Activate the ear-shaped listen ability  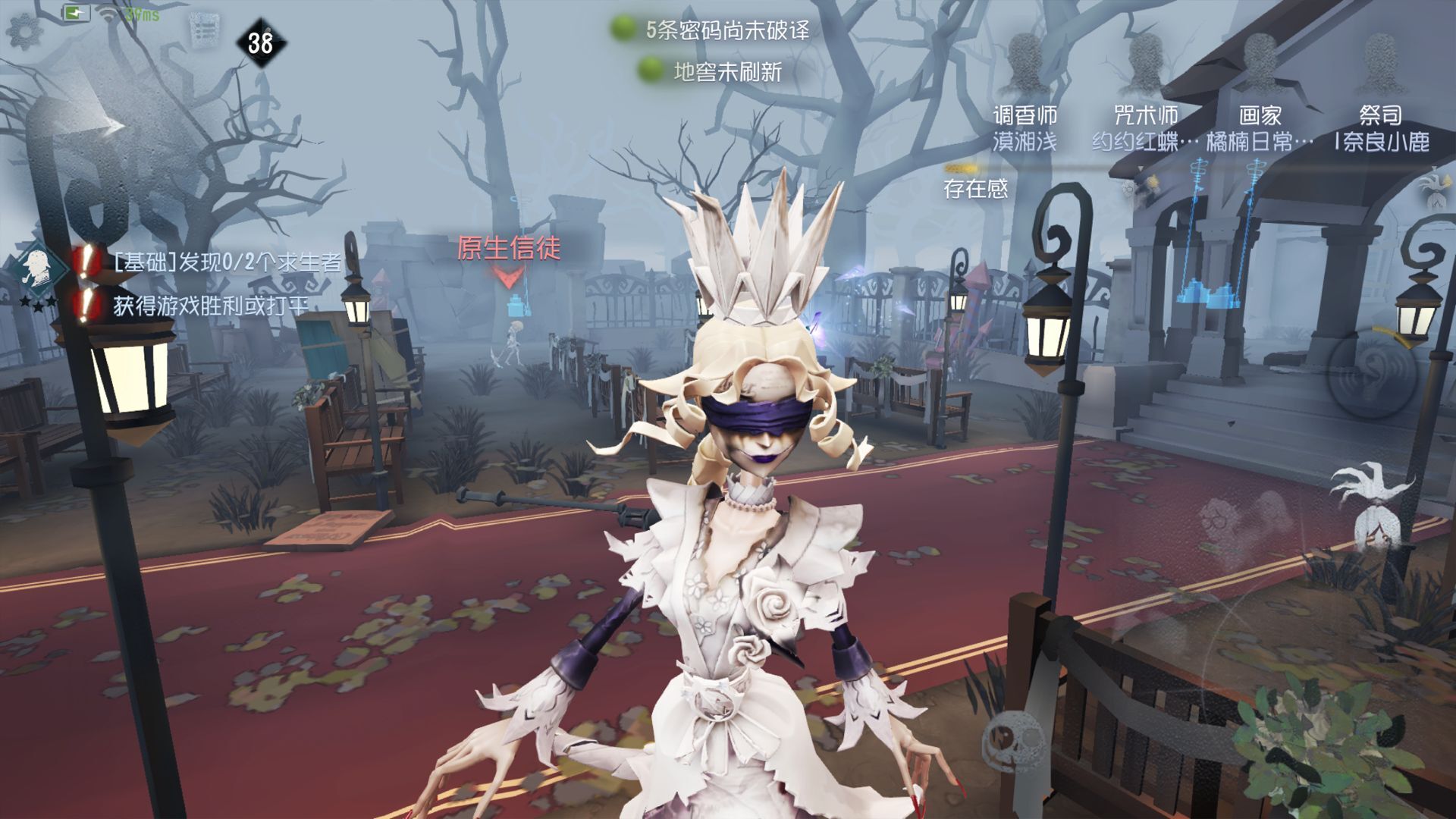[1374, 372]
